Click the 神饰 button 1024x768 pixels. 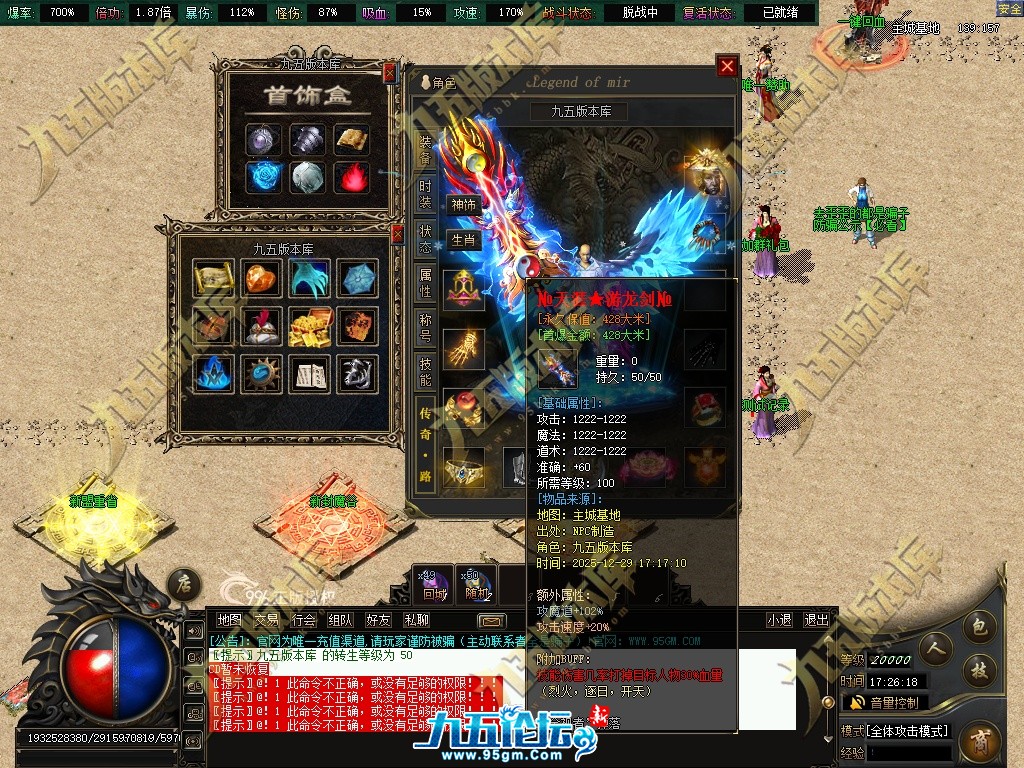[463, 204]
